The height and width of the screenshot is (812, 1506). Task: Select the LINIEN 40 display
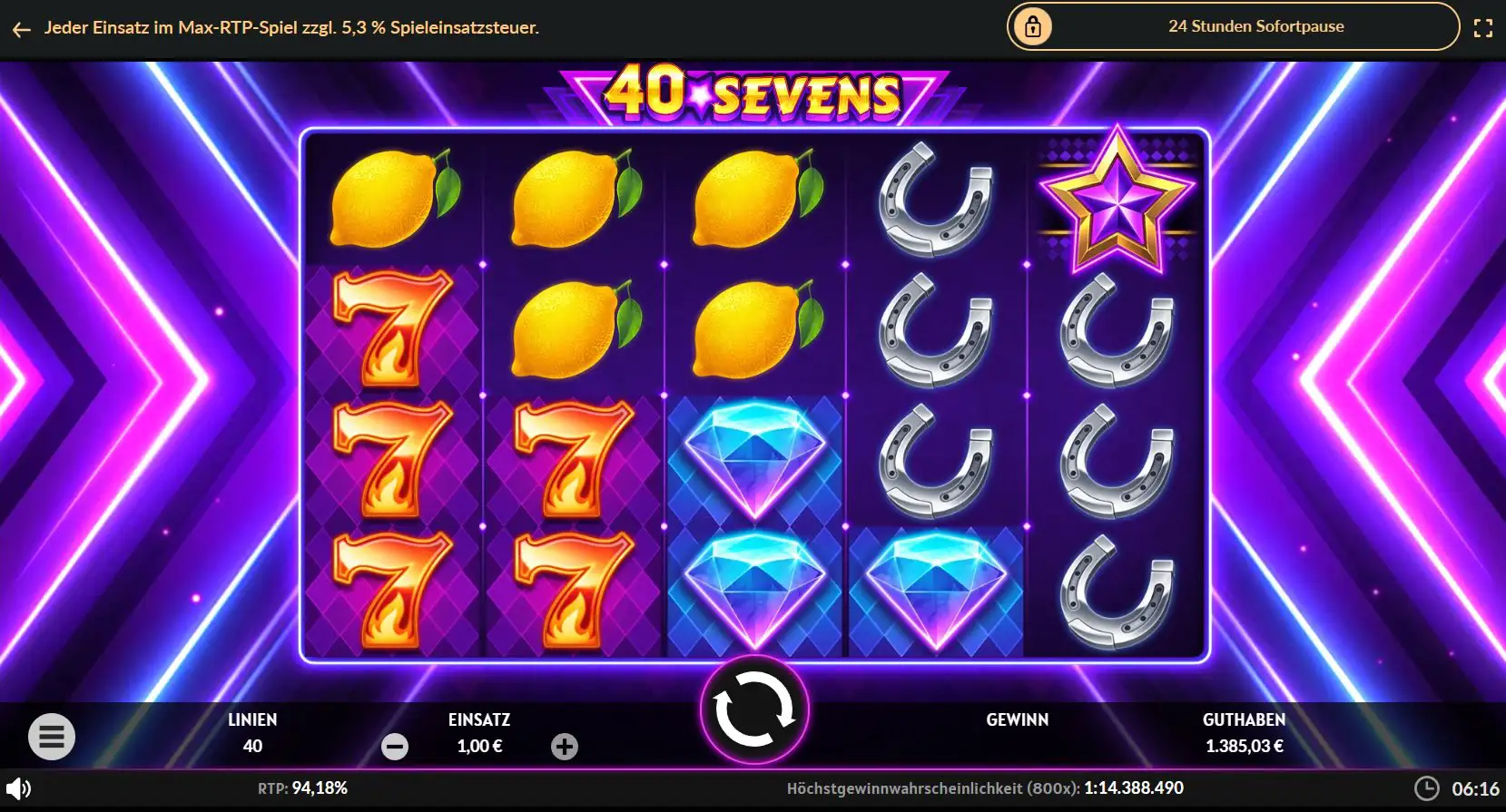(x=252, y=733)
